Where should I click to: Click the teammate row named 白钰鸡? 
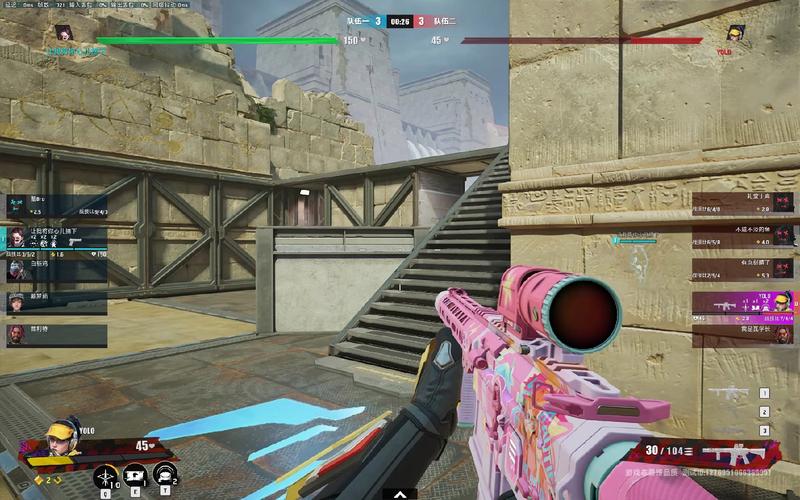click(x=56, y=268)
